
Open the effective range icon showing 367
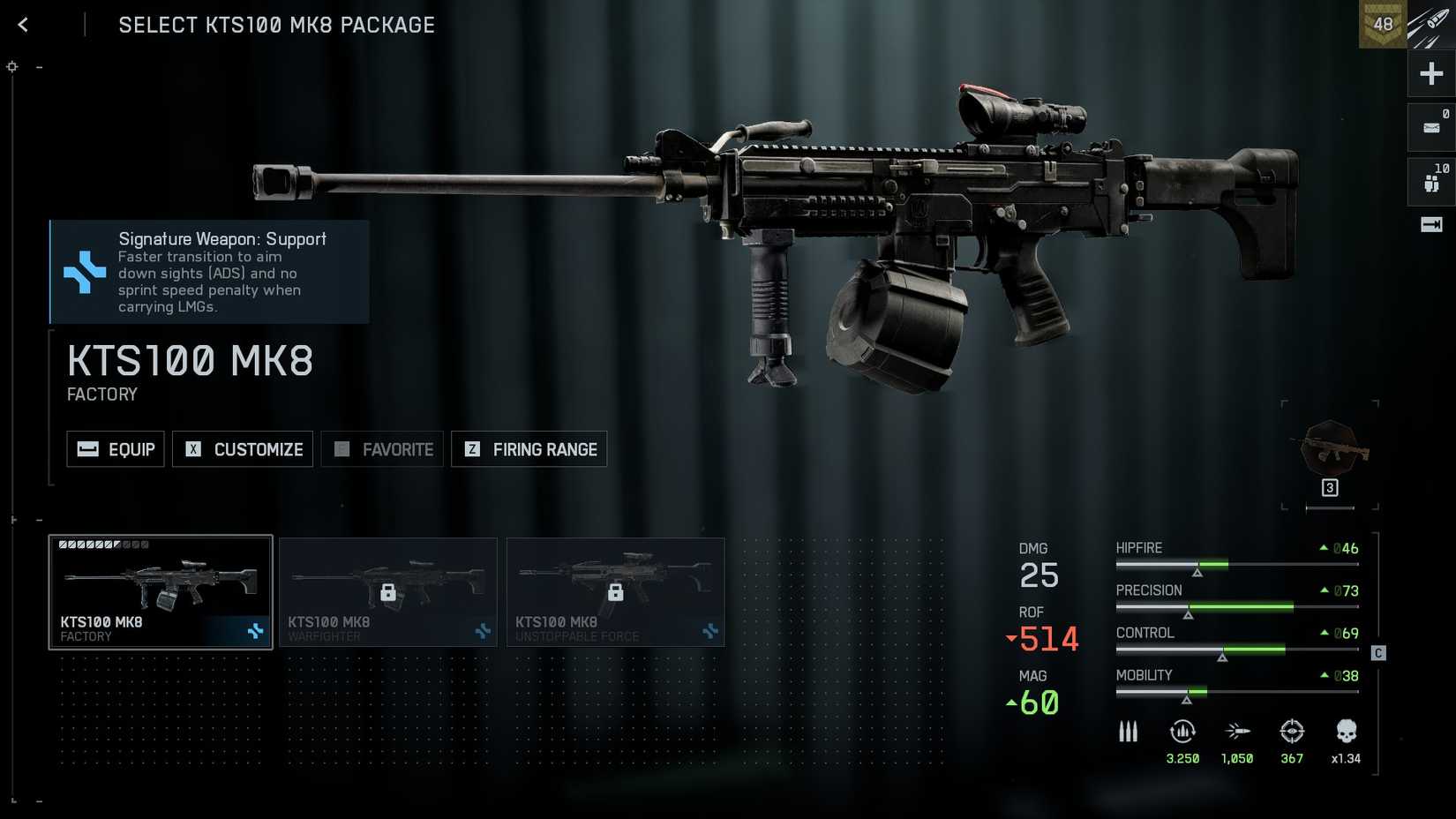click(1292, 732)
